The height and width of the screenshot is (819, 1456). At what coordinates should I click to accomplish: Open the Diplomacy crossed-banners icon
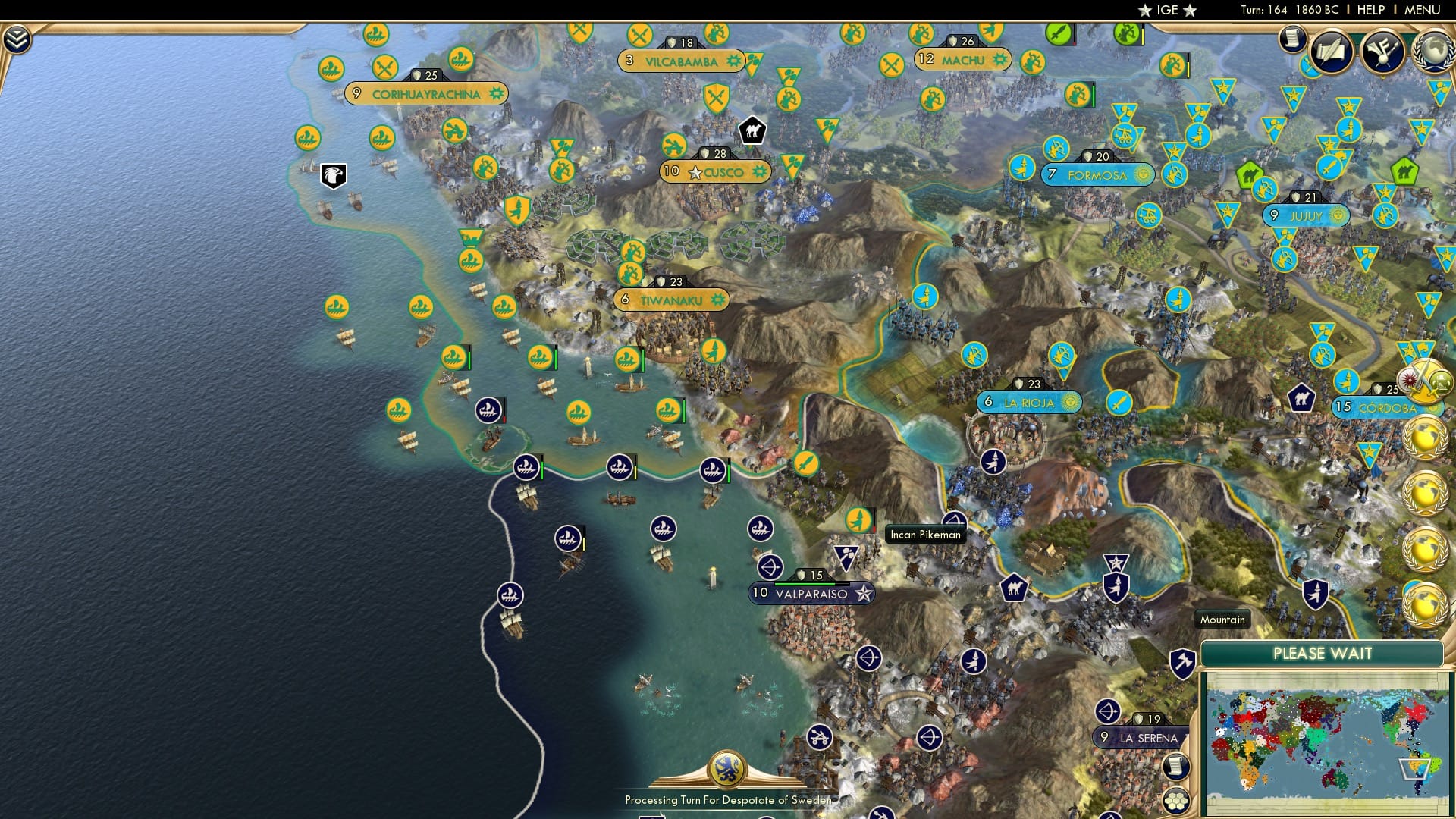point(1383,52)
